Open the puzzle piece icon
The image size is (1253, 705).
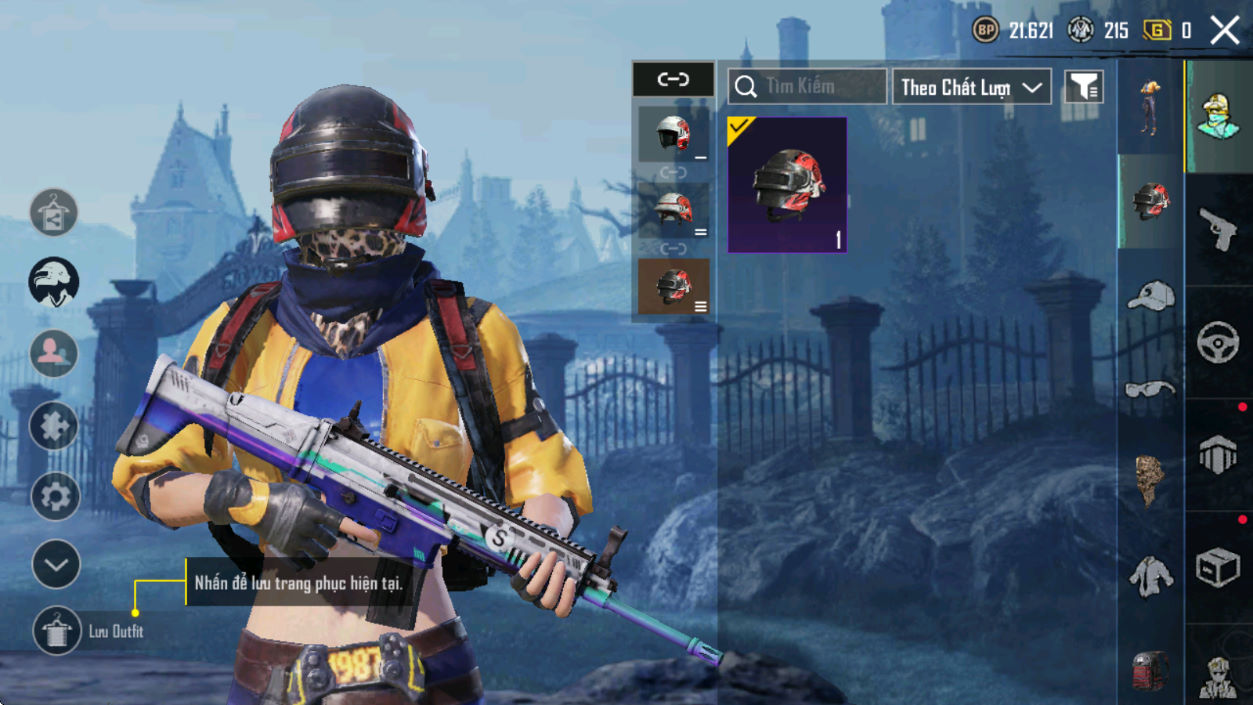(54, 426)
